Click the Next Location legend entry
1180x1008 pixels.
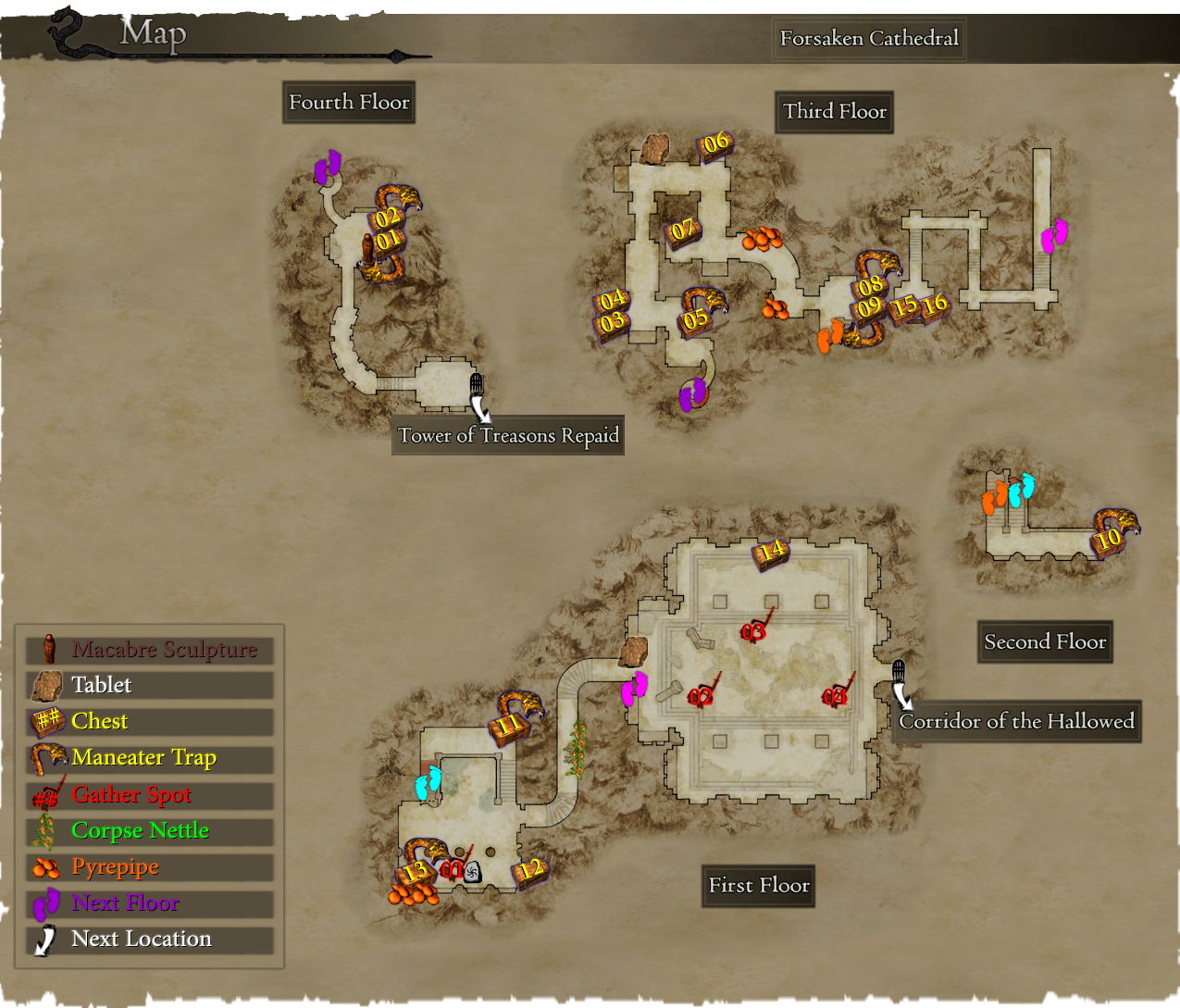[x=149, y=940]
